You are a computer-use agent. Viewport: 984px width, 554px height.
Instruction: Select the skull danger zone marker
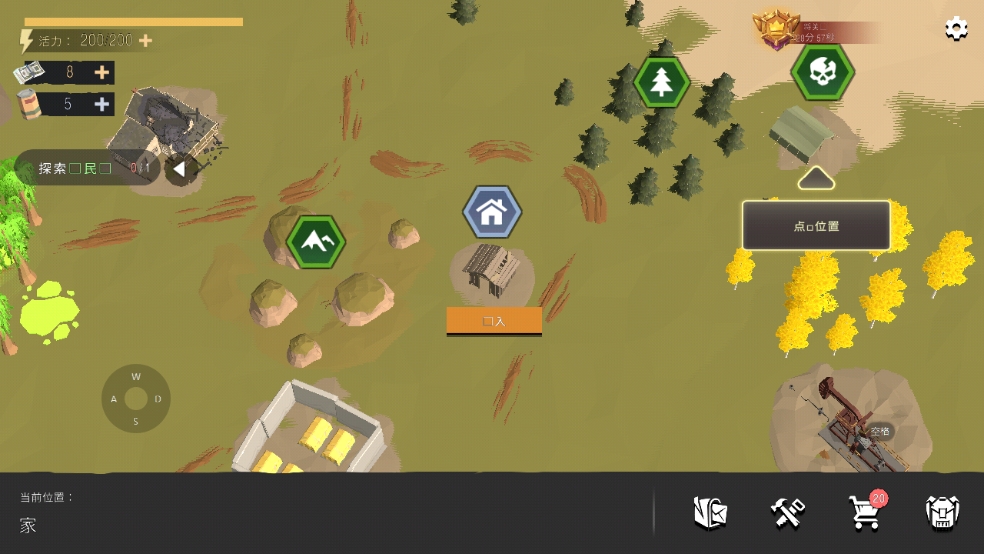(822, 71)
